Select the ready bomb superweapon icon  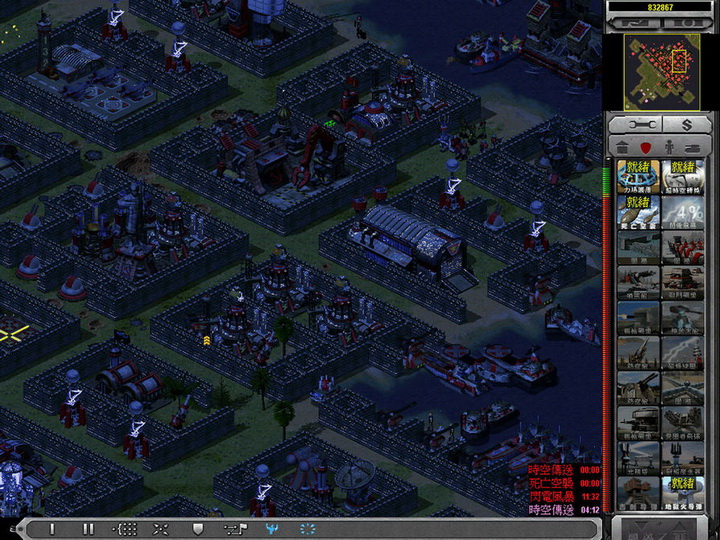(x=638, y=211)
